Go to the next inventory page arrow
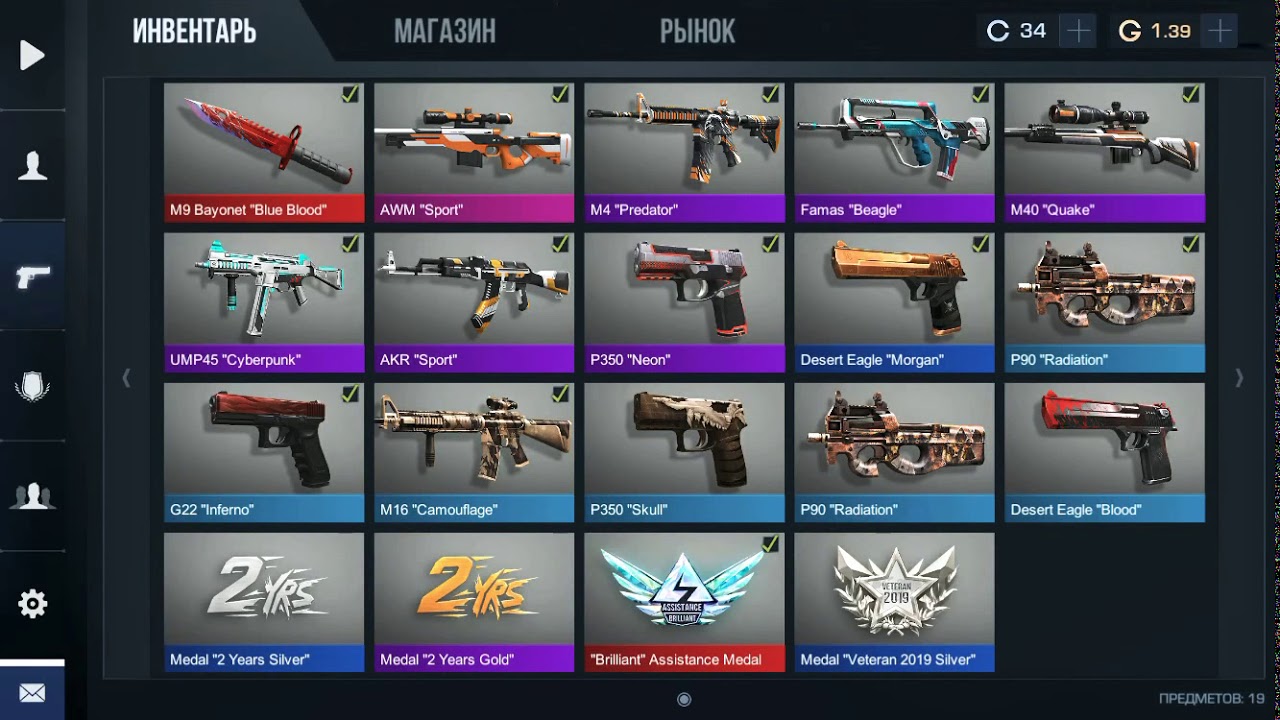Screen dimensions: 1280x720 click(1239, 378)
